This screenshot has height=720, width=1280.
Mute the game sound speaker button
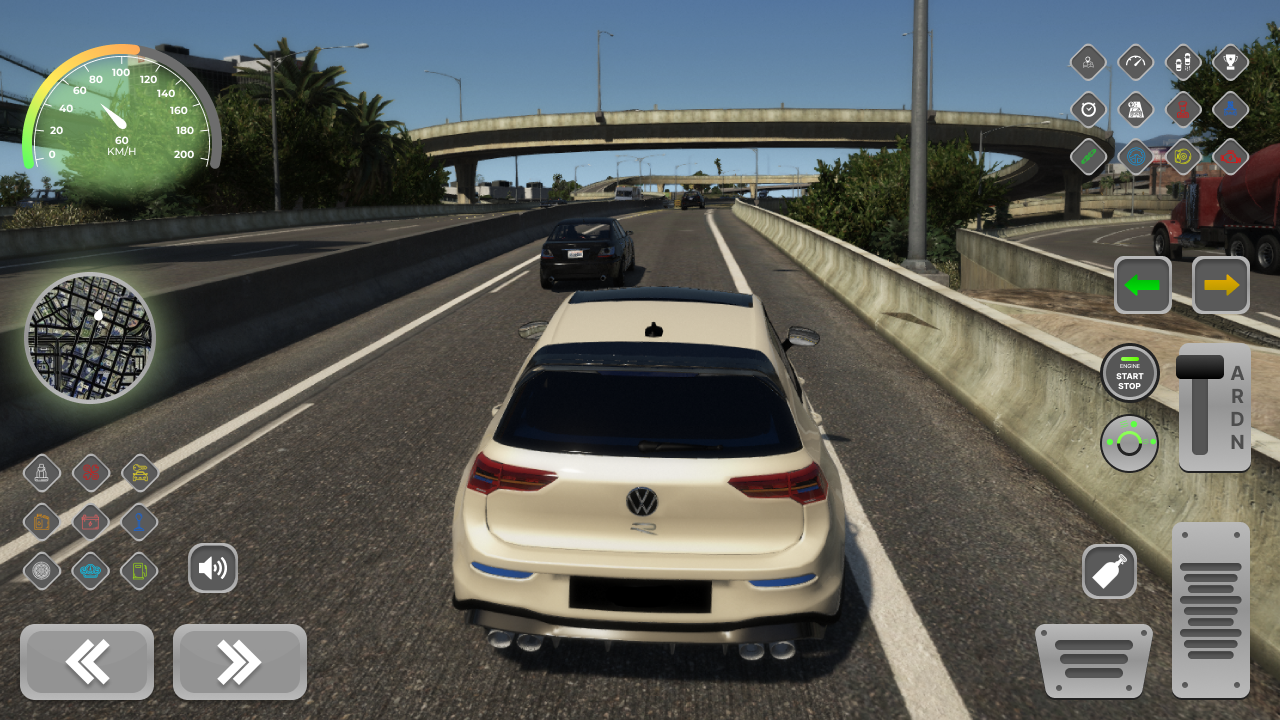[x=213, y=567]
